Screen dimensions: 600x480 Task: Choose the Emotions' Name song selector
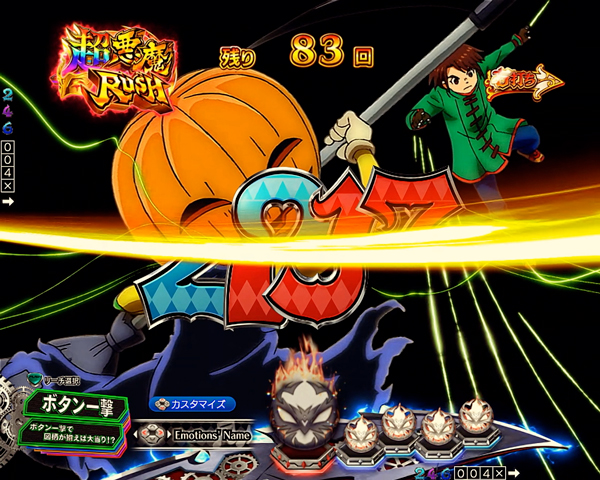pos(207,434)
